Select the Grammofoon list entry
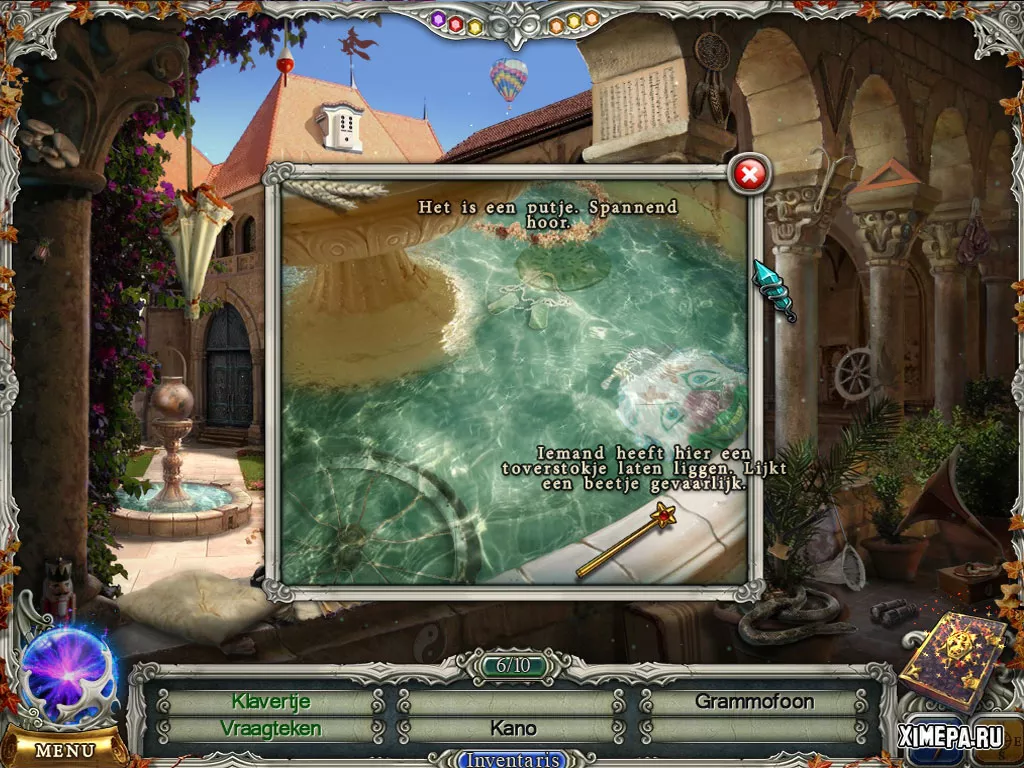 point(754,701)
